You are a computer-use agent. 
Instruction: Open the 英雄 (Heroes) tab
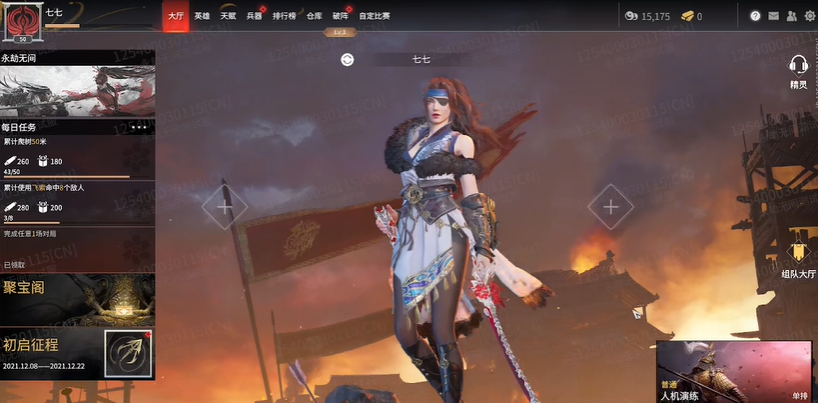[202, 16]
